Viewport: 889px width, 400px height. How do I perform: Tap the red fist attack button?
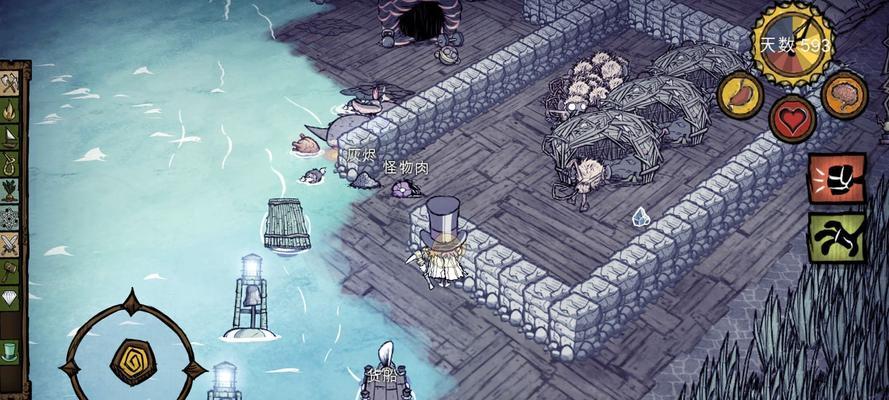[836, 180]
